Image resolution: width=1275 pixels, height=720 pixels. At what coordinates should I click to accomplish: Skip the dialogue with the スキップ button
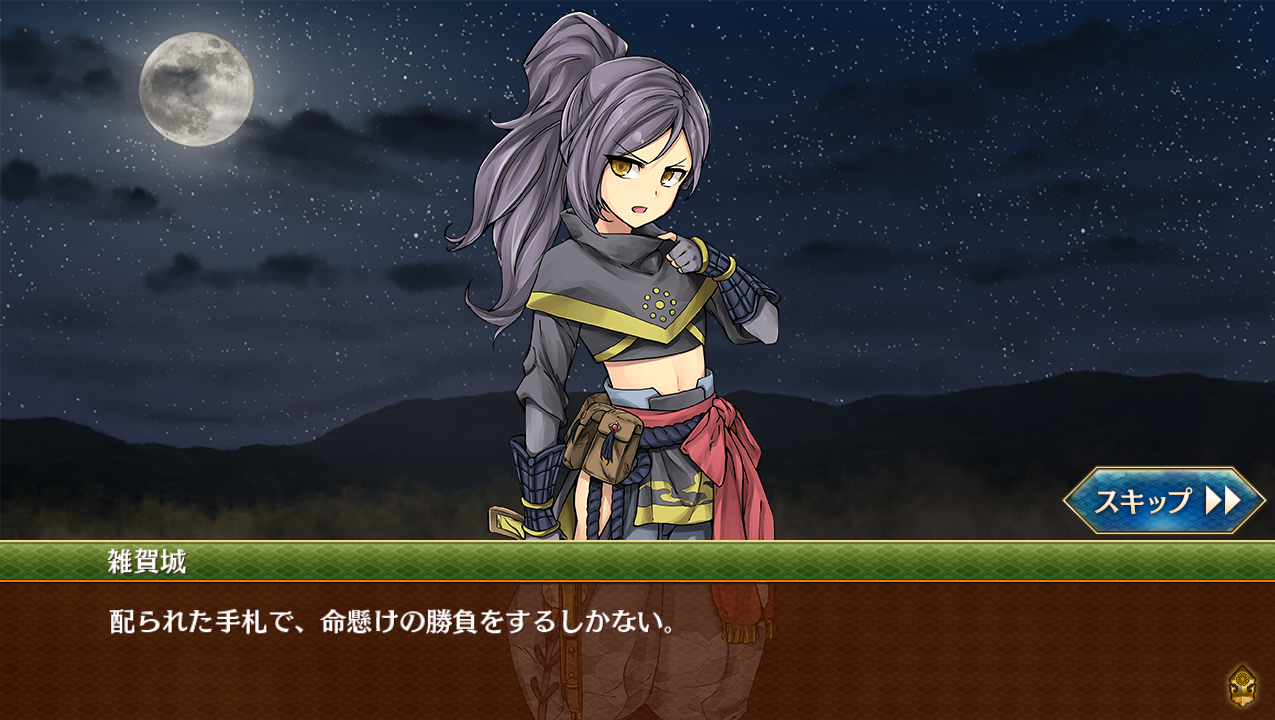pos(1163,500)
